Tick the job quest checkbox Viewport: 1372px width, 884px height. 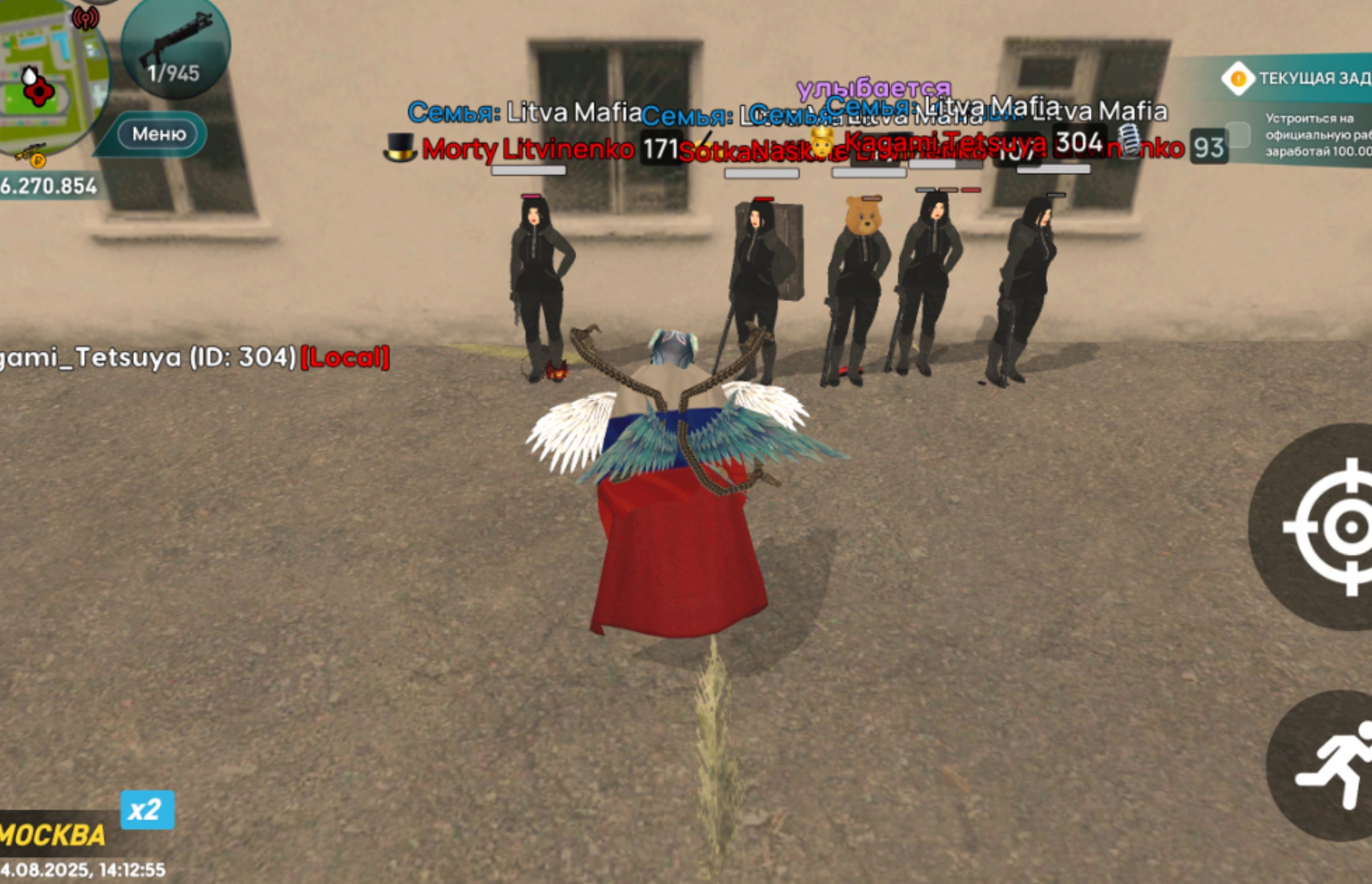pyautogui.click(x=1238, y=134)
